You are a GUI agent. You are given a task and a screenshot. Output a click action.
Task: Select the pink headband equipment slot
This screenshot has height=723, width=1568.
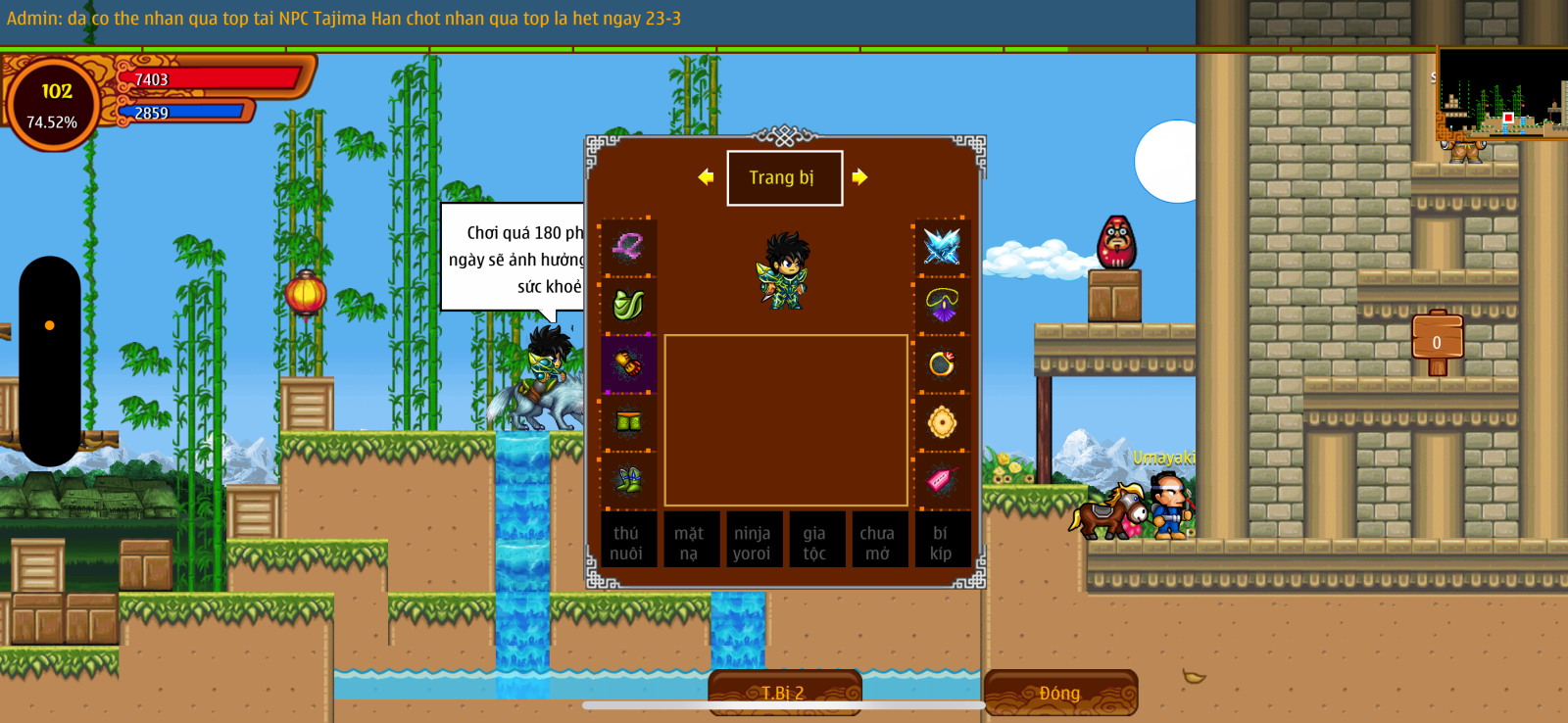628,247
